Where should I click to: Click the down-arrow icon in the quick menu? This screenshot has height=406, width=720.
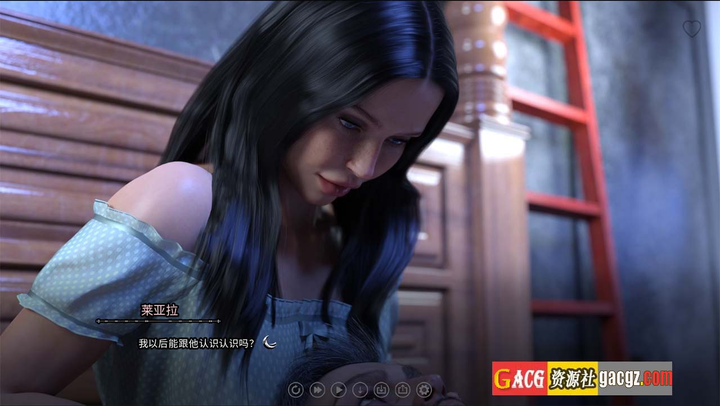[x=360, y=389]
